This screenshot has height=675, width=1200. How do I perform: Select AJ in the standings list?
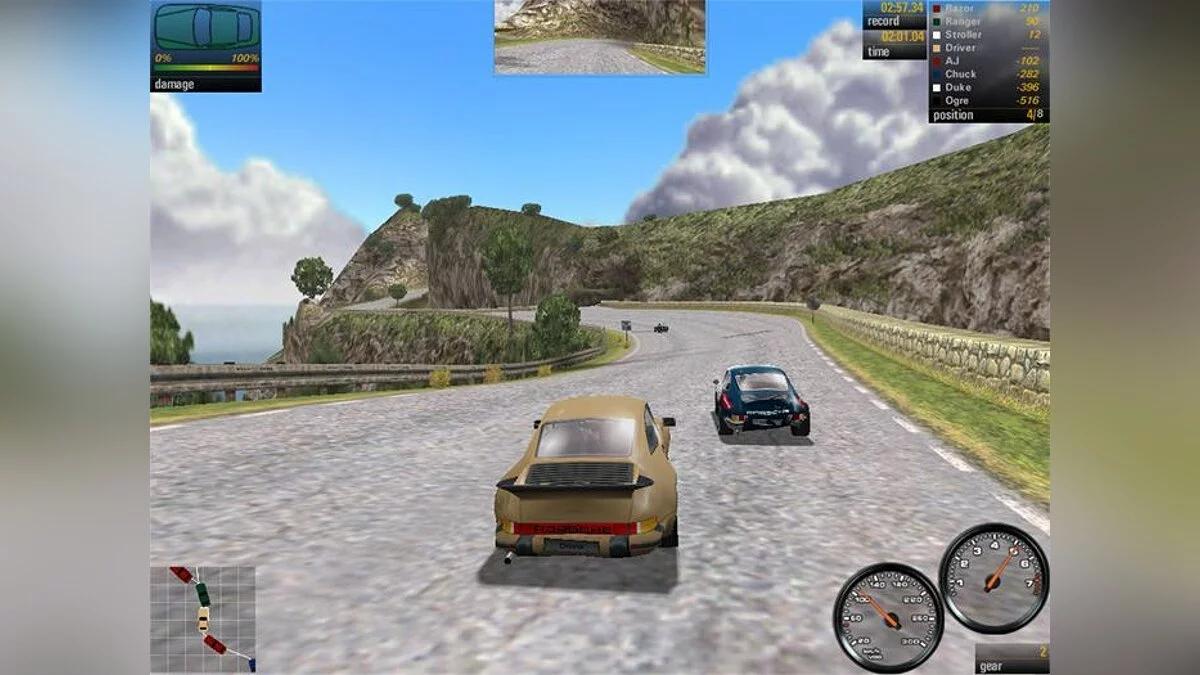click(988, 60)
